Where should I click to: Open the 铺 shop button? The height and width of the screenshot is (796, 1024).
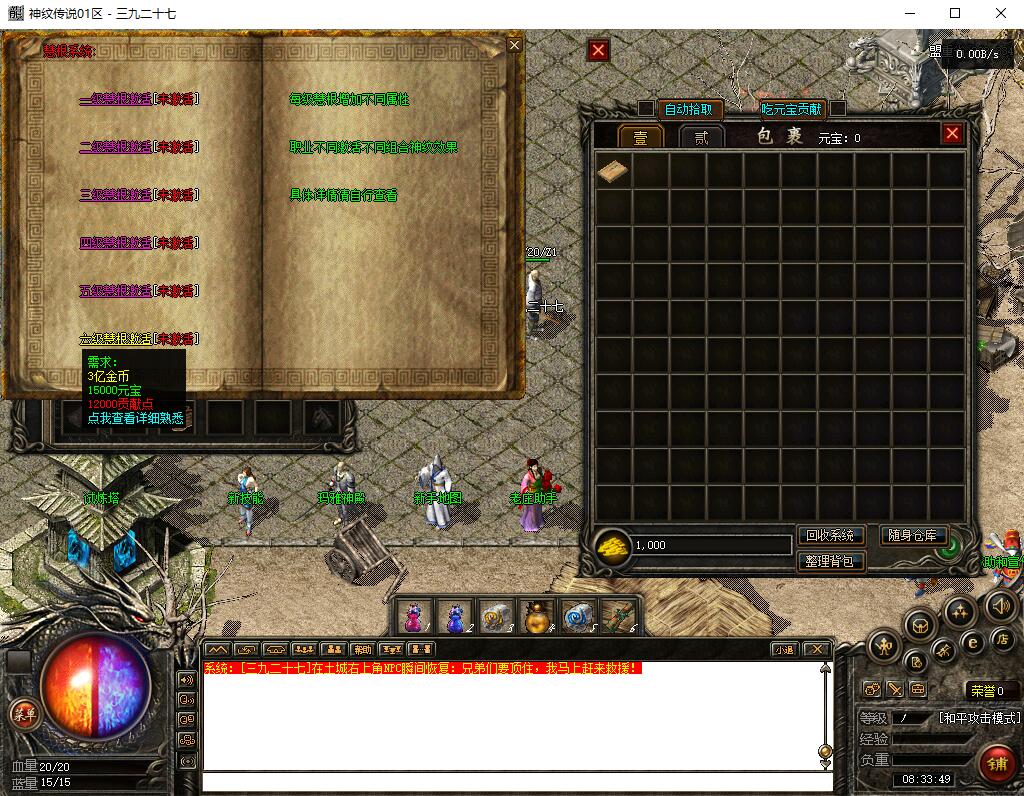(995, 763)
